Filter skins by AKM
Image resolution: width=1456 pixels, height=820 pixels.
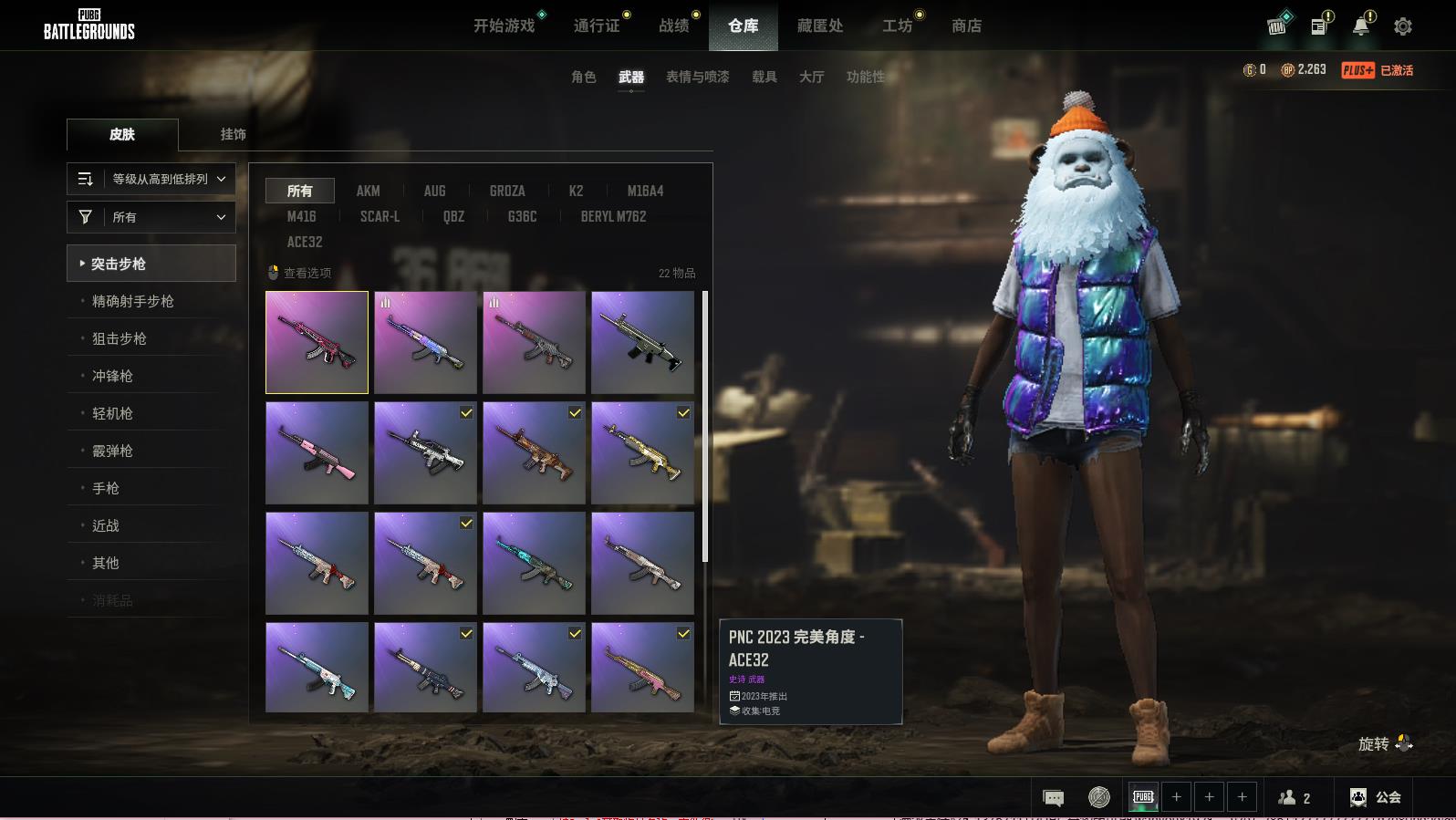368,191
